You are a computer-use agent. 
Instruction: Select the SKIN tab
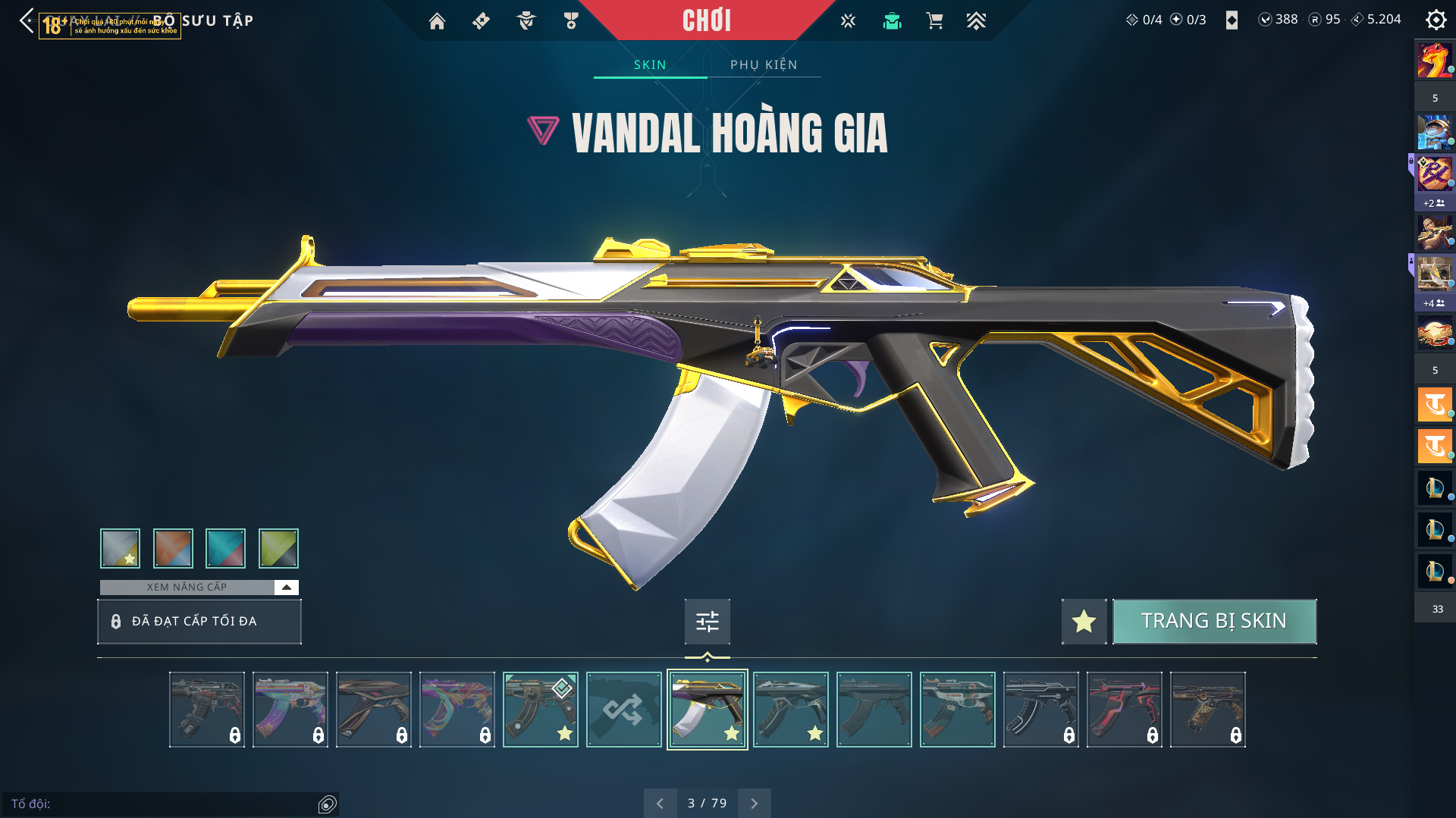click(x=650, y=64)
